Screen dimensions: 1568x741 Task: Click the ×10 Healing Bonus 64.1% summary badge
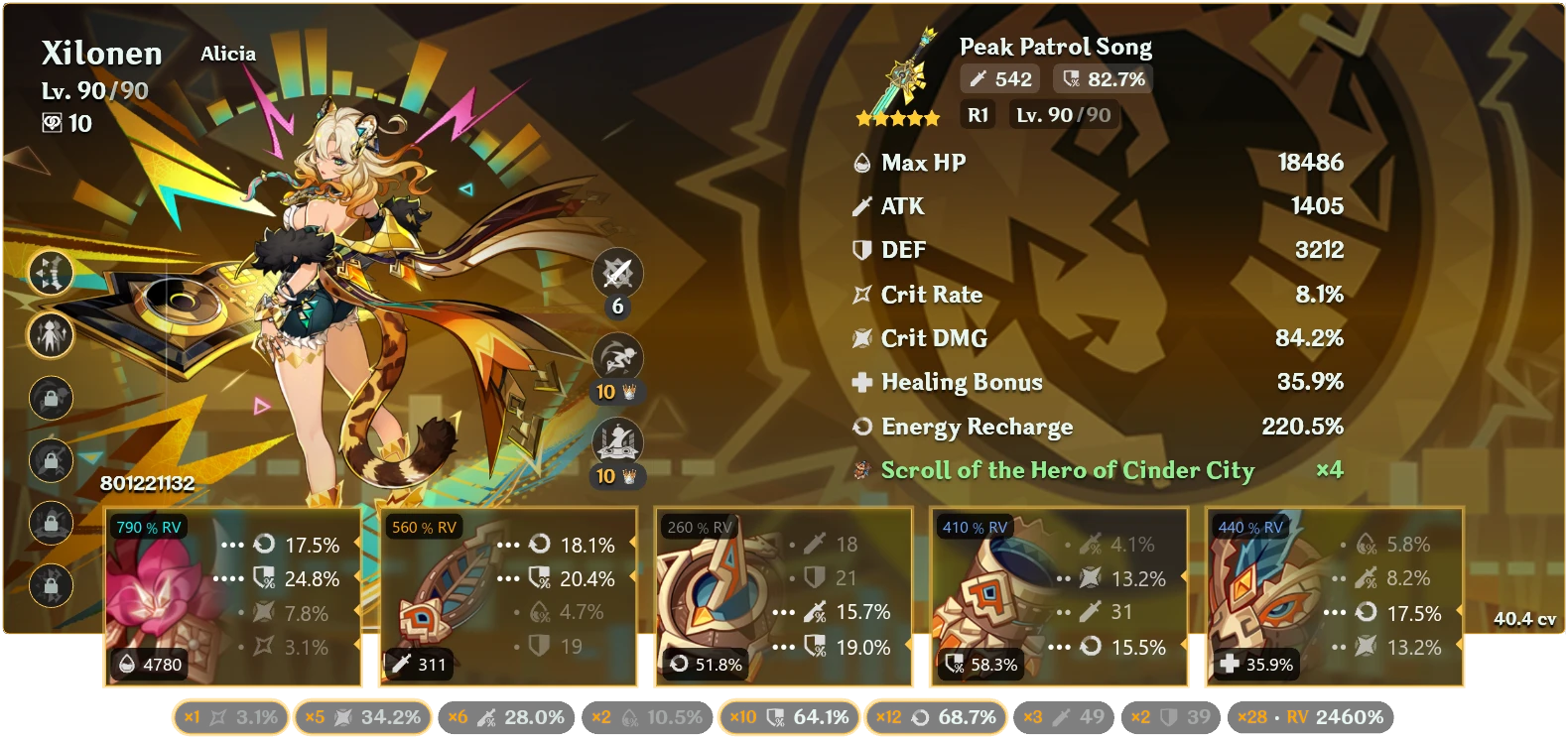coord(787,715)
